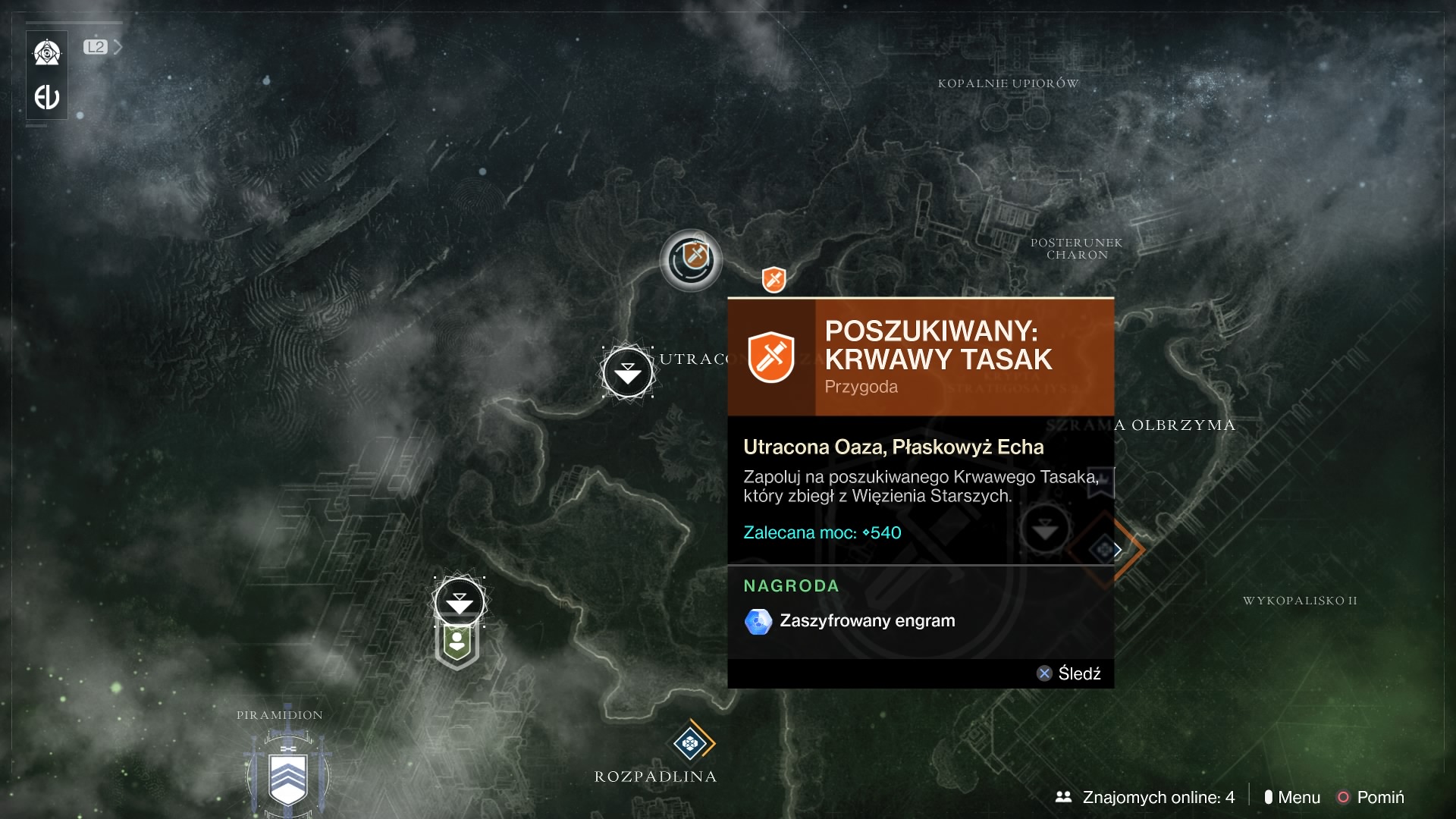Click the circular sword quest marker
Viewport: 1456px width, 819px height.
click(x=691, y=260)
